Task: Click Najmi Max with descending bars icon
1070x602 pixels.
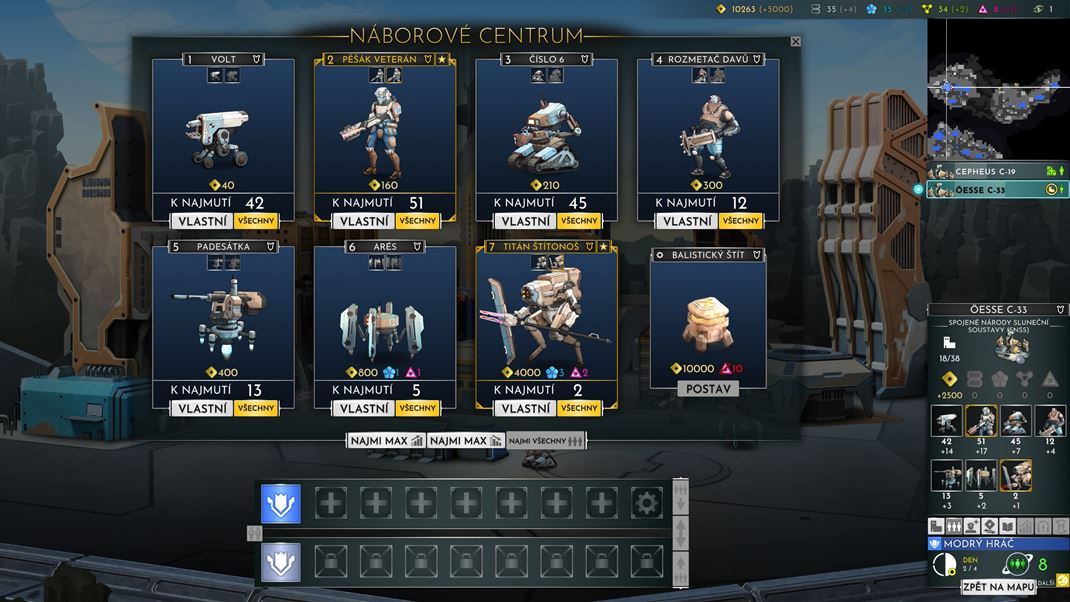Action: [465, 440]
